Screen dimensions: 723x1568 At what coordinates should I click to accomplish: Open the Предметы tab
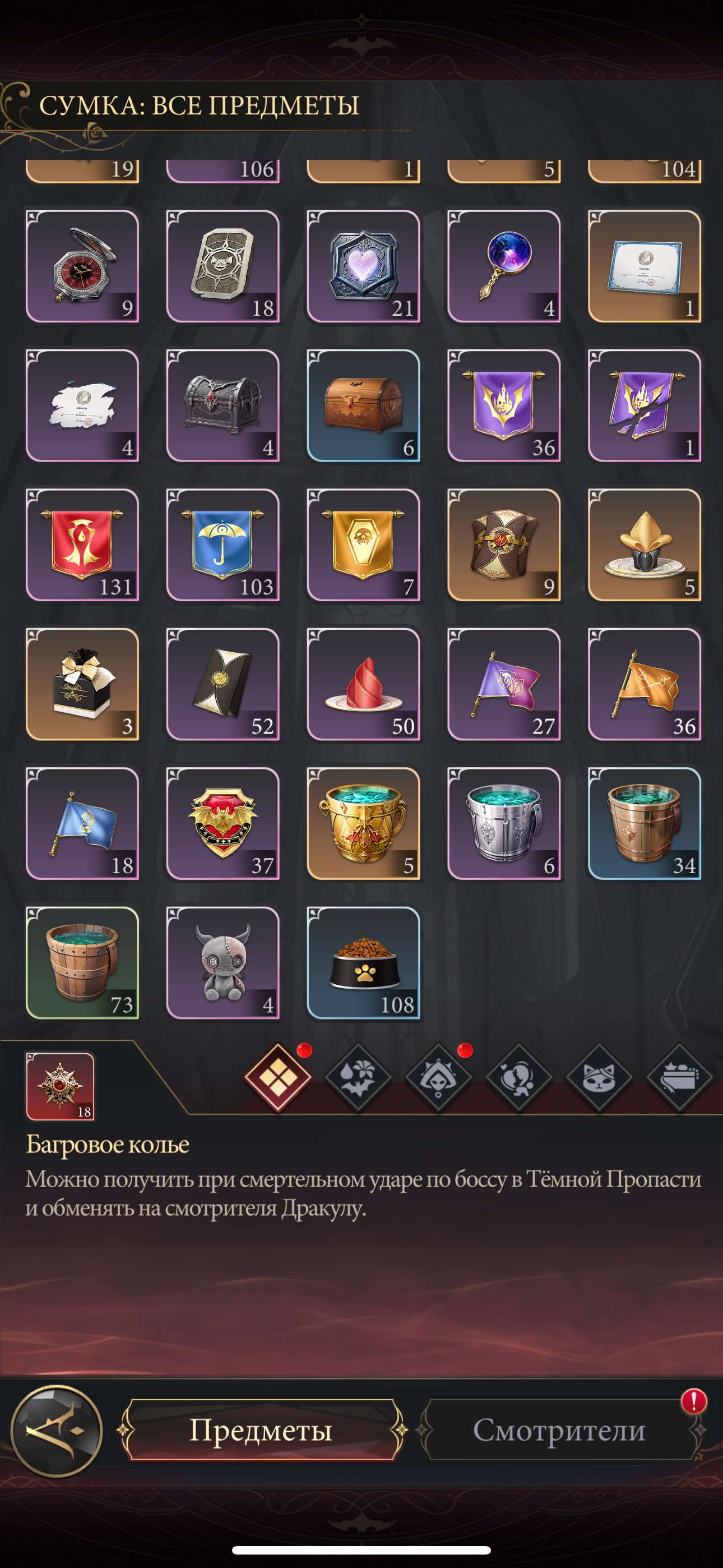click(261, 1430)
